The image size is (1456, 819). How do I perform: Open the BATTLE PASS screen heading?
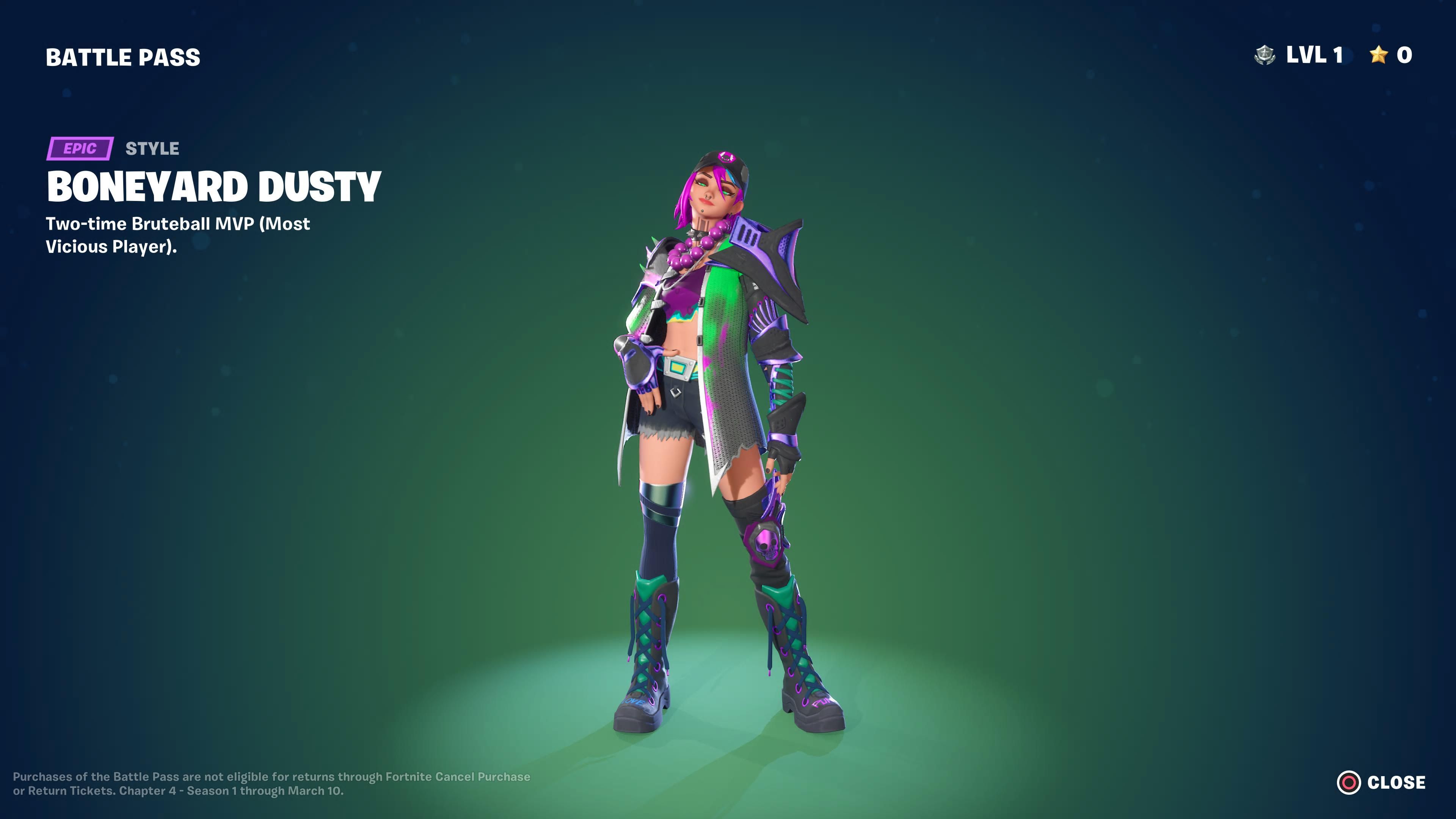[x=122, y=56]
